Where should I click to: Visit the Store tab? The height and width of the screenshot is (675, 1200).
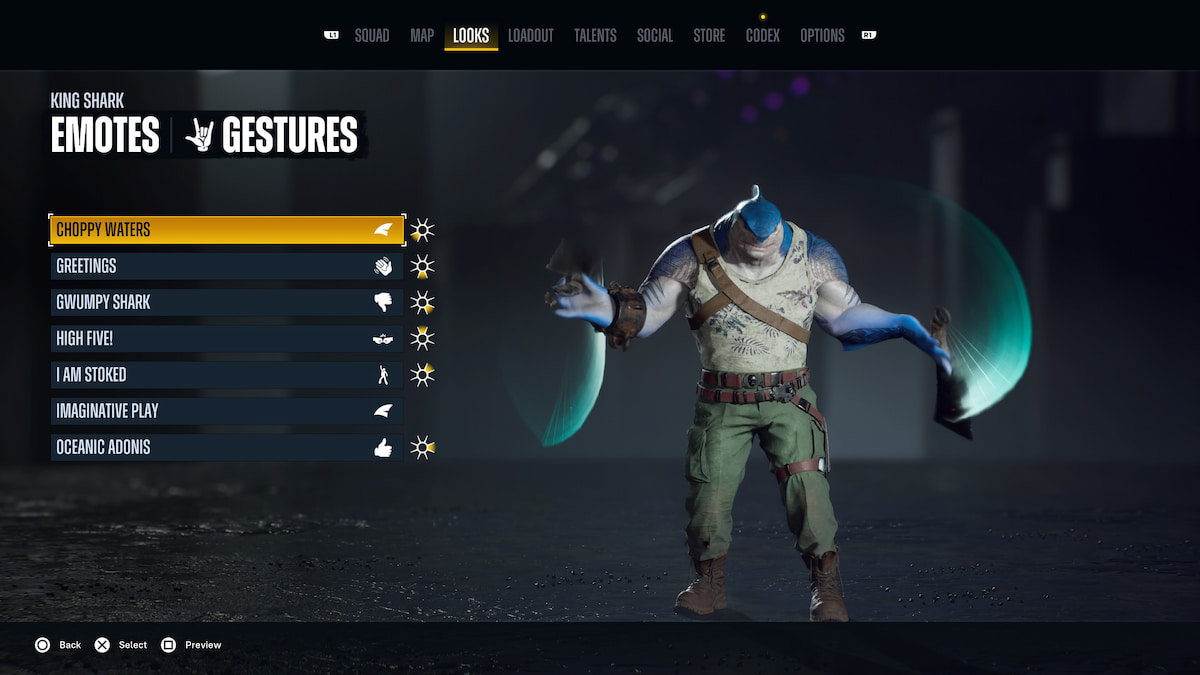coord(709,36)
